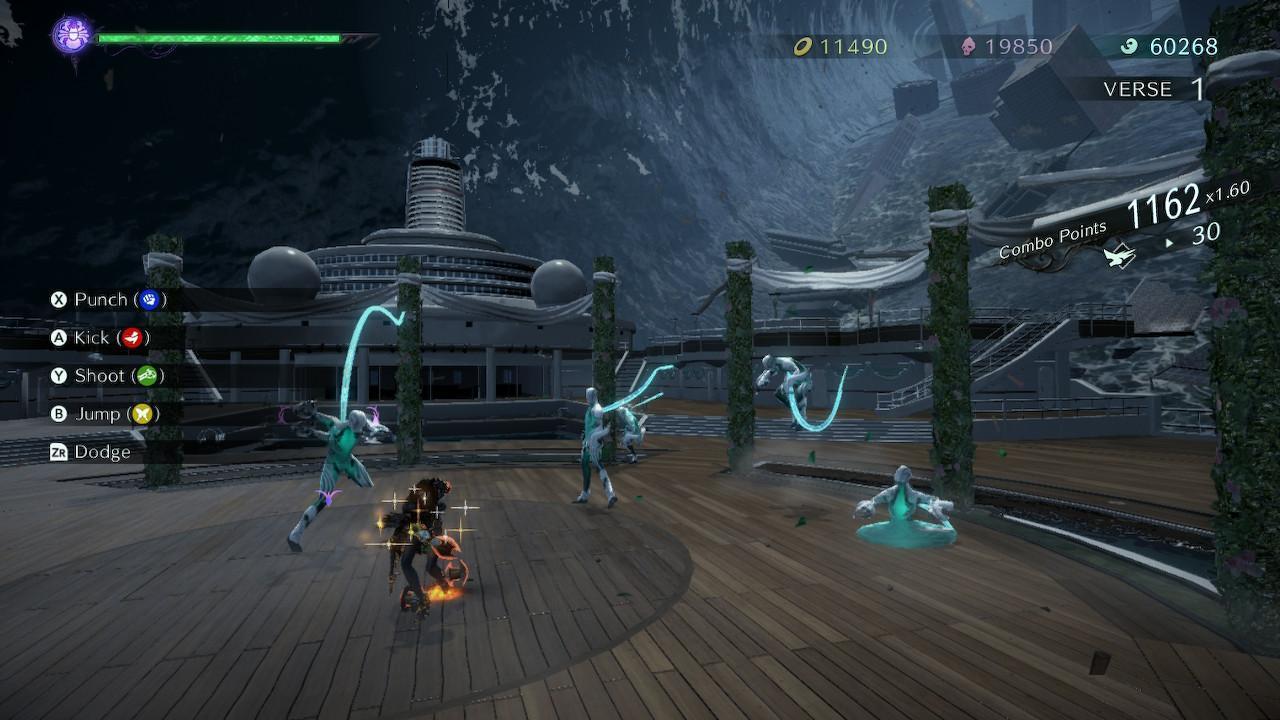The image size is (1280, 720).
Task: Select the Dodge label entry
Action: pyautogui.click(x=103, y=452)
